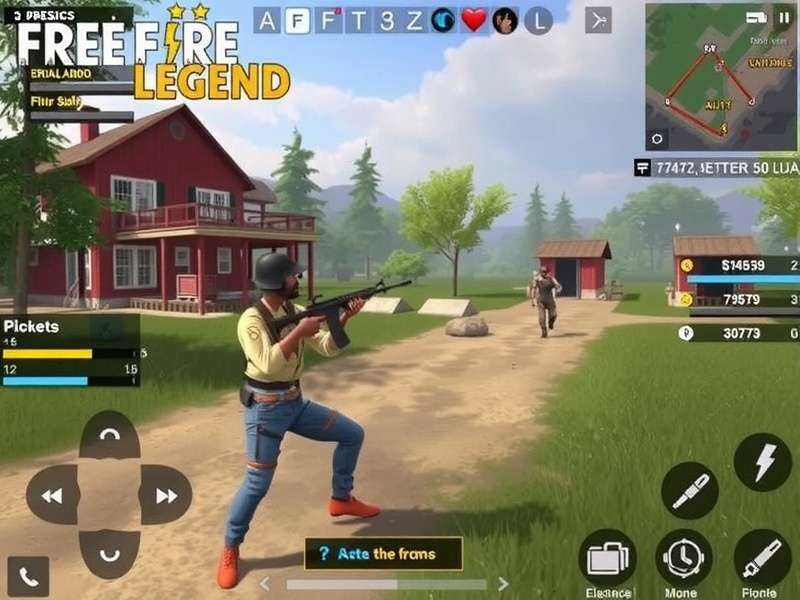
Task: Select the red heart icon
Action: 474,20
